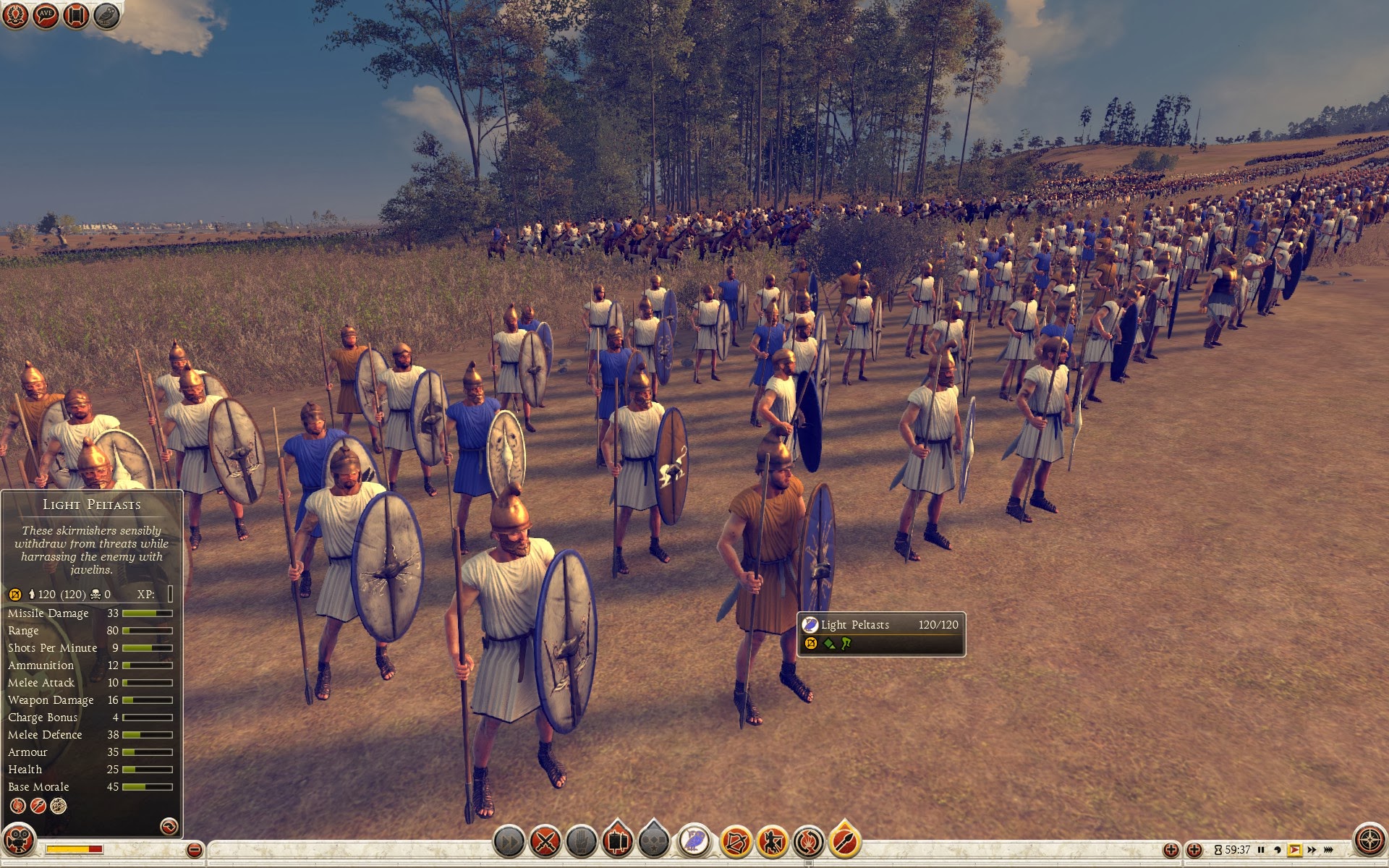Image resolution: width=1389 pixels, height=868 pixels.
Task: Toggle the bow fire-at-will button
Action: point(736,841)
